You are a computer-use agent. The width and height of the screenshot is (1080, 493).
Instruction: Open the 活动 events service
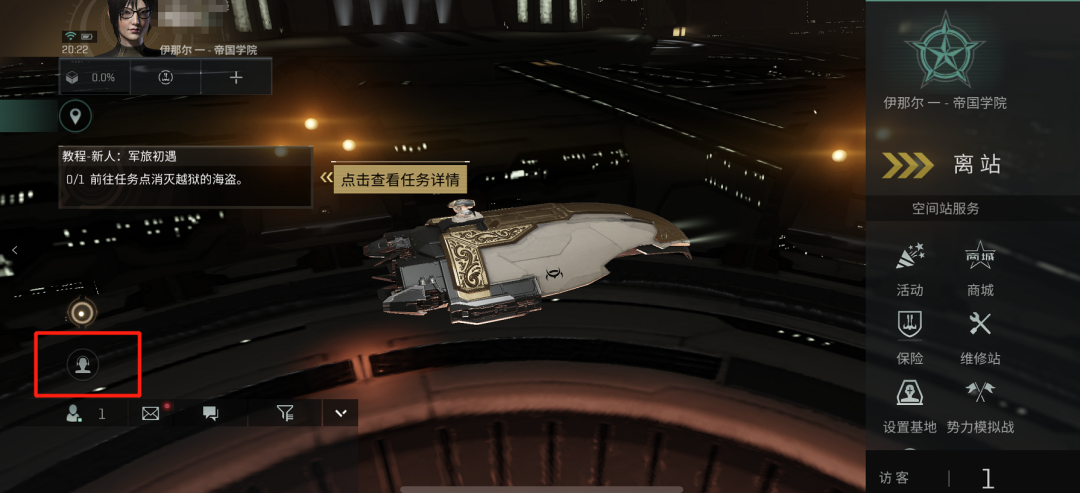pos(910,268)
